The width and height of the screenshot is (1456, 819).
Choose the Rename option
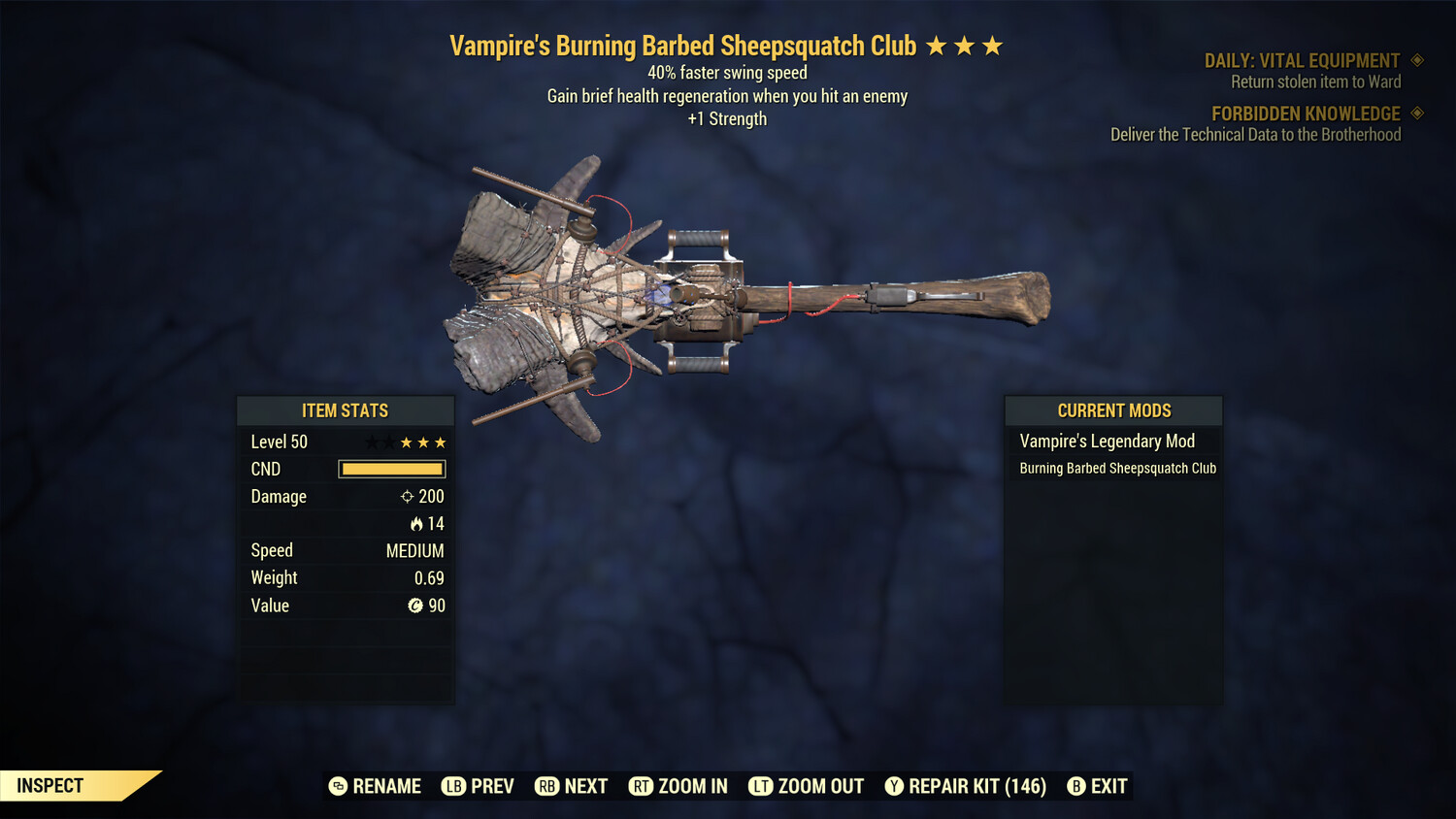[x=376, y=786]
